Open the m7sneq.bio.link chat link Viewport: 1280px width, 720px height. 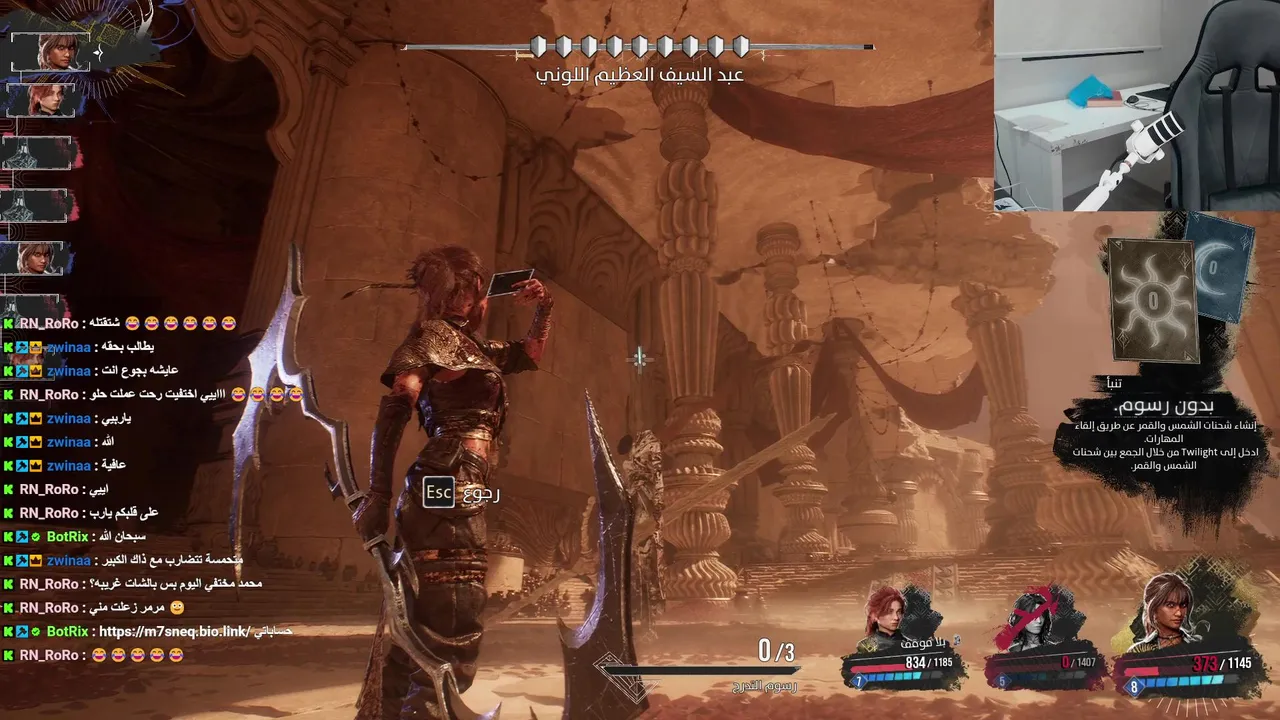[x=173, y=632]
